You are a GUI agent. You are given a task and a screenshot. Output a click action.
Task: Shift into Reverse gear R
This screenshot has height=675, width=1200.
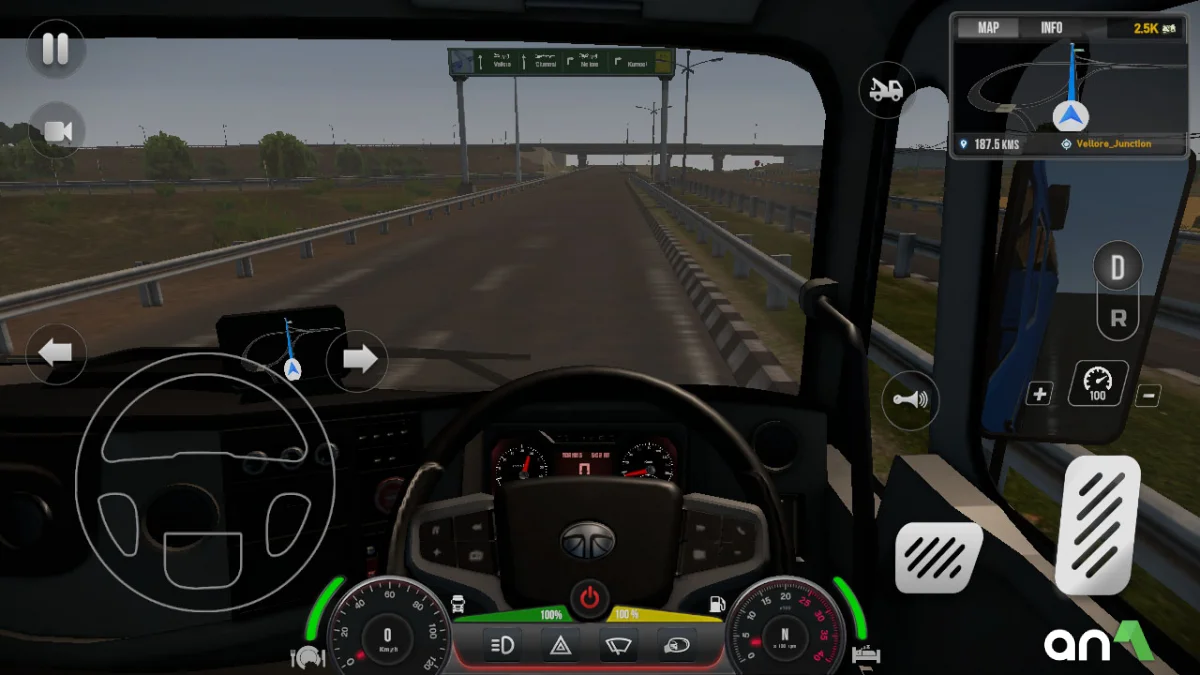point(1117,320)
